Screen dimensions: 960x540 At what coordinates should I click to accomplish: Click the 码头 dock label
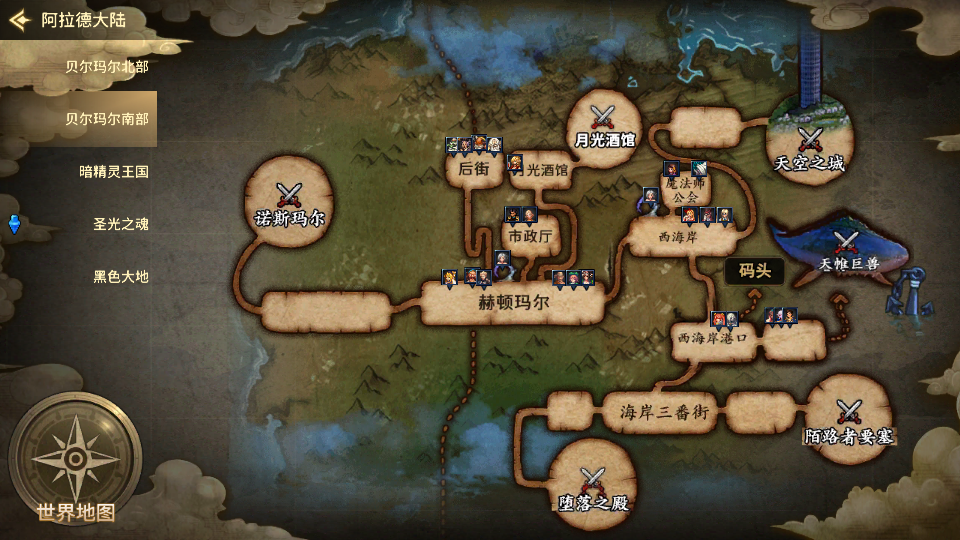(754, 270)
